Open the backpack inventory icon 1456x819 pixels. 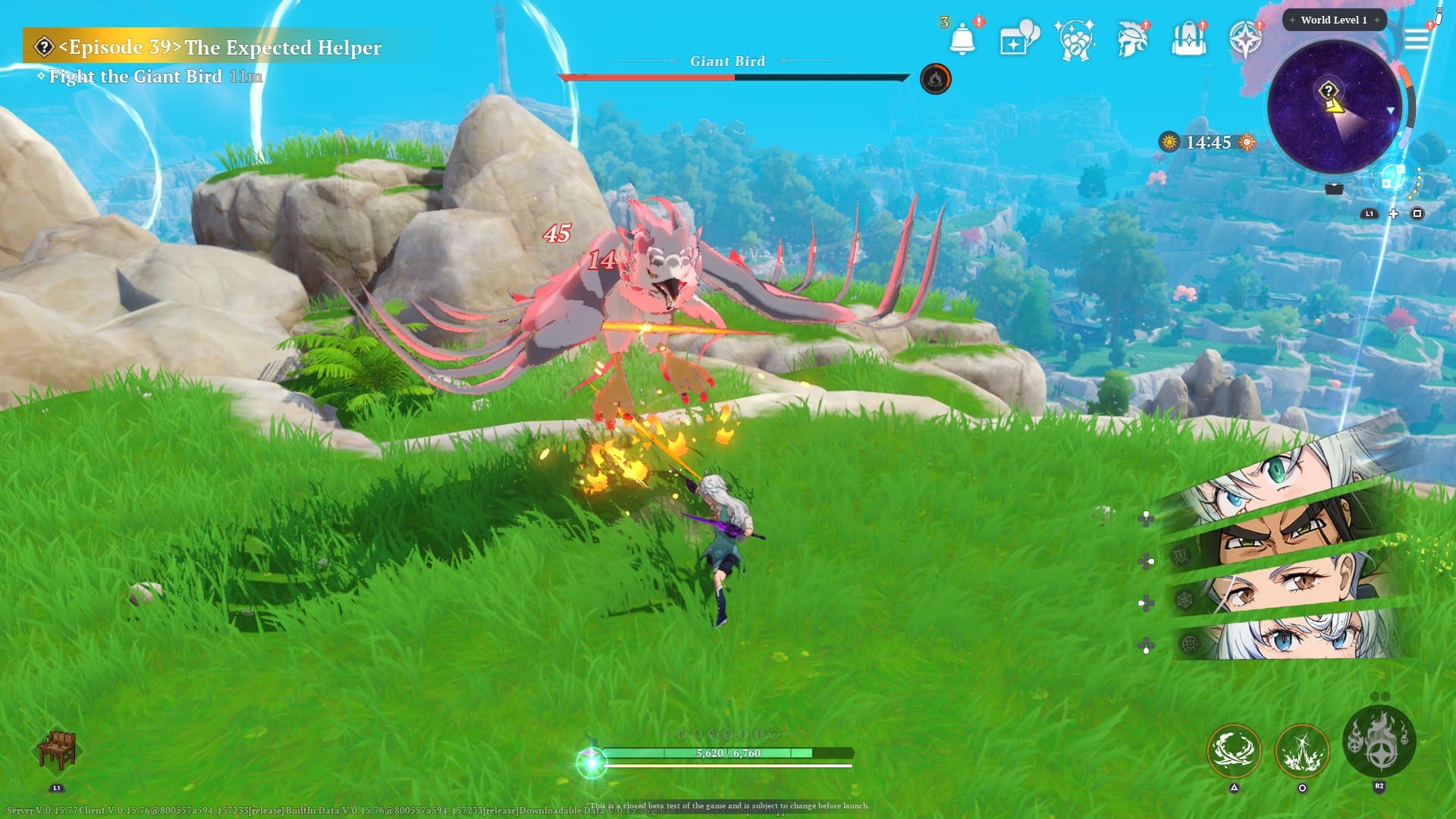(1188, 39)
